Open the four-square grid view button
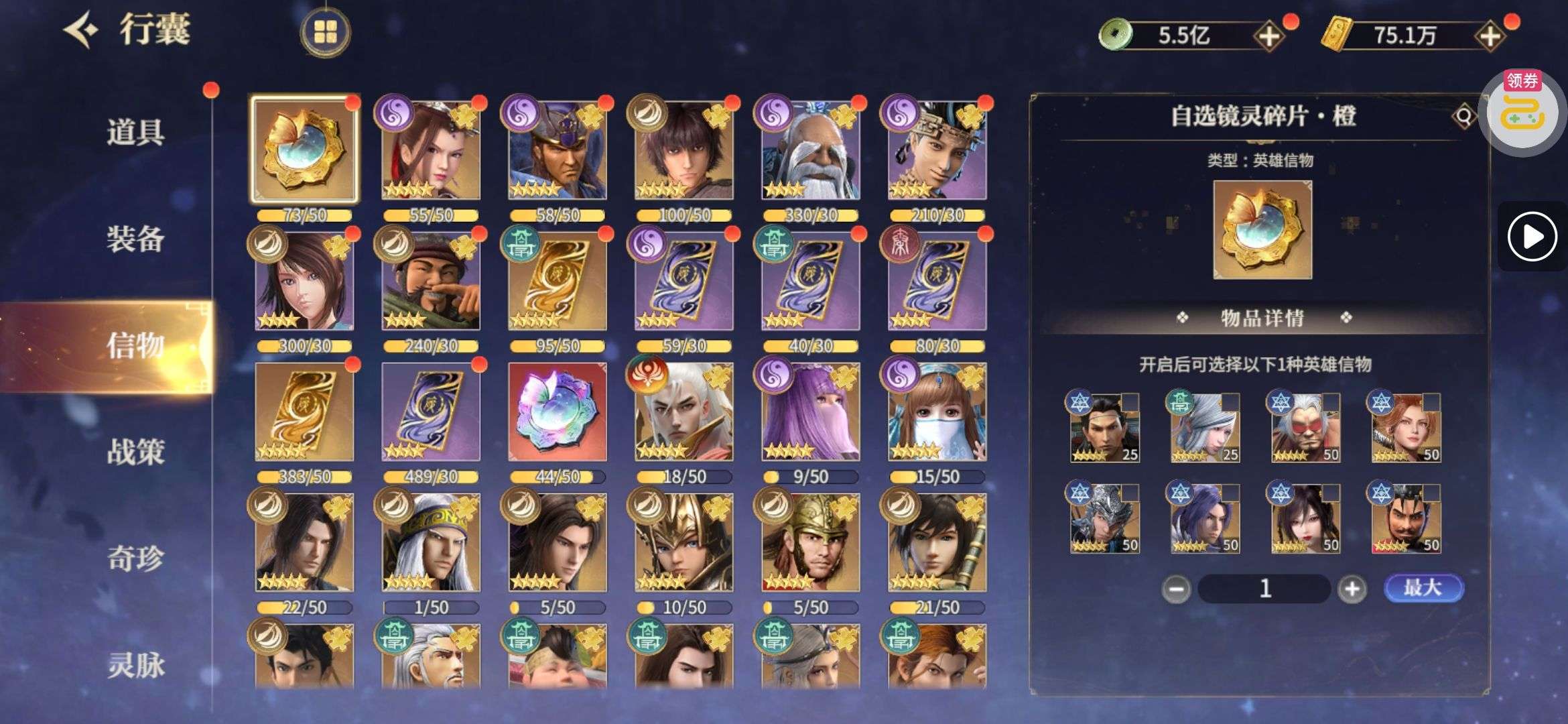The width and height of the screenshot is (1568, 724). pos(326,32)
